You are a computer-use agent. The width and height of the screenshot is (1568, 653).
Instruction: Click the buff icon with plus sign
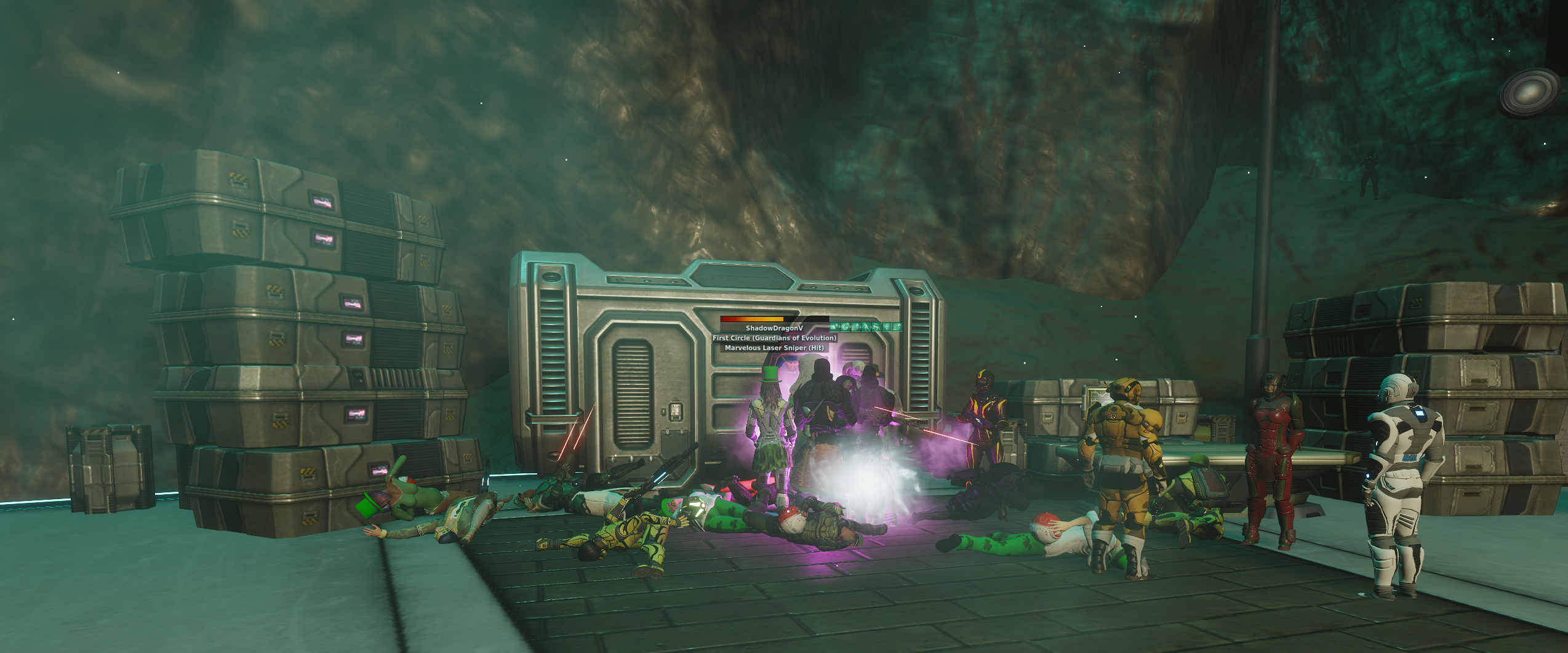834,327
